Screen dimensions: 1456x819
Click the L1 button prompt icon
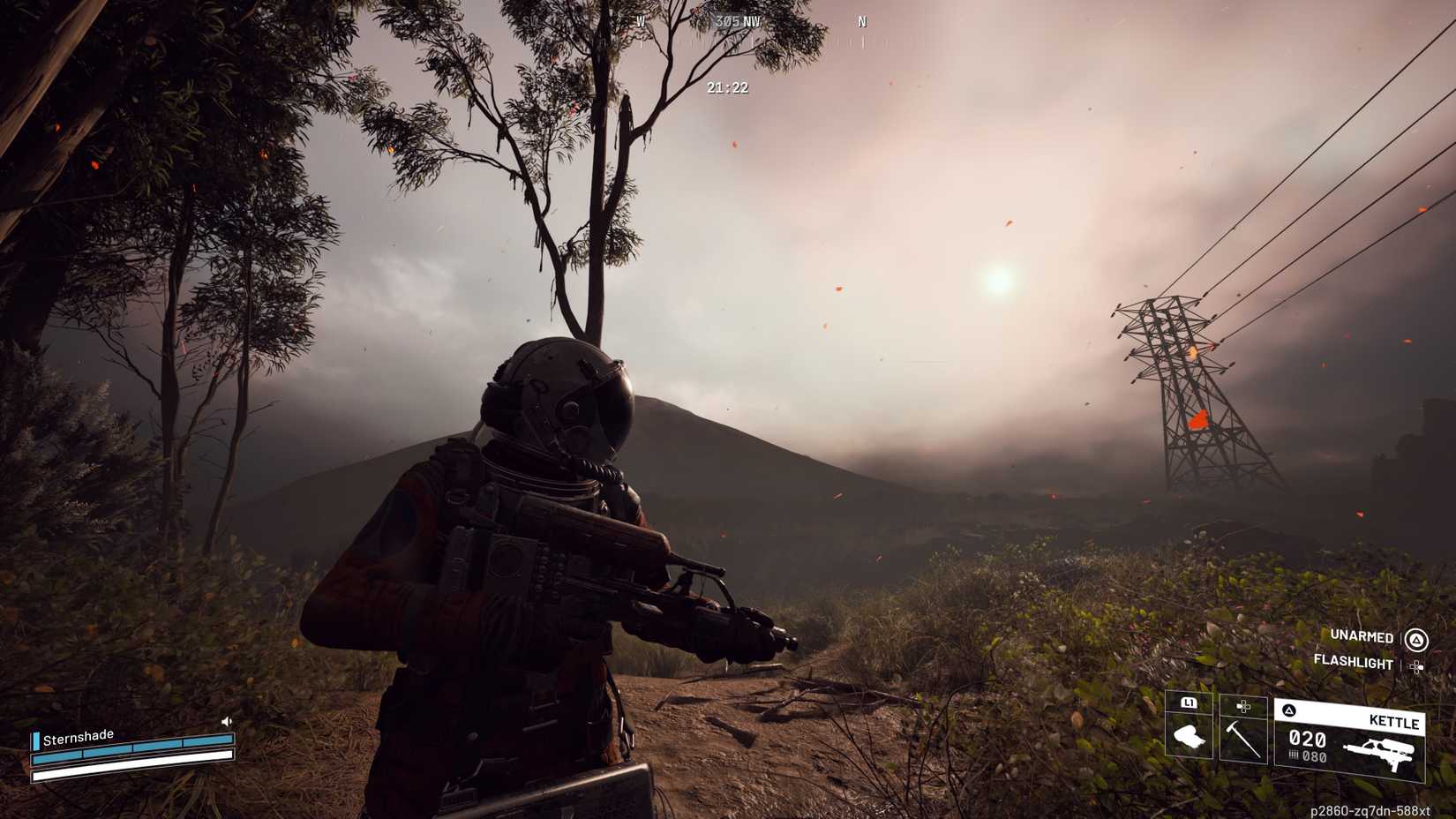(x=1190, y=703)
